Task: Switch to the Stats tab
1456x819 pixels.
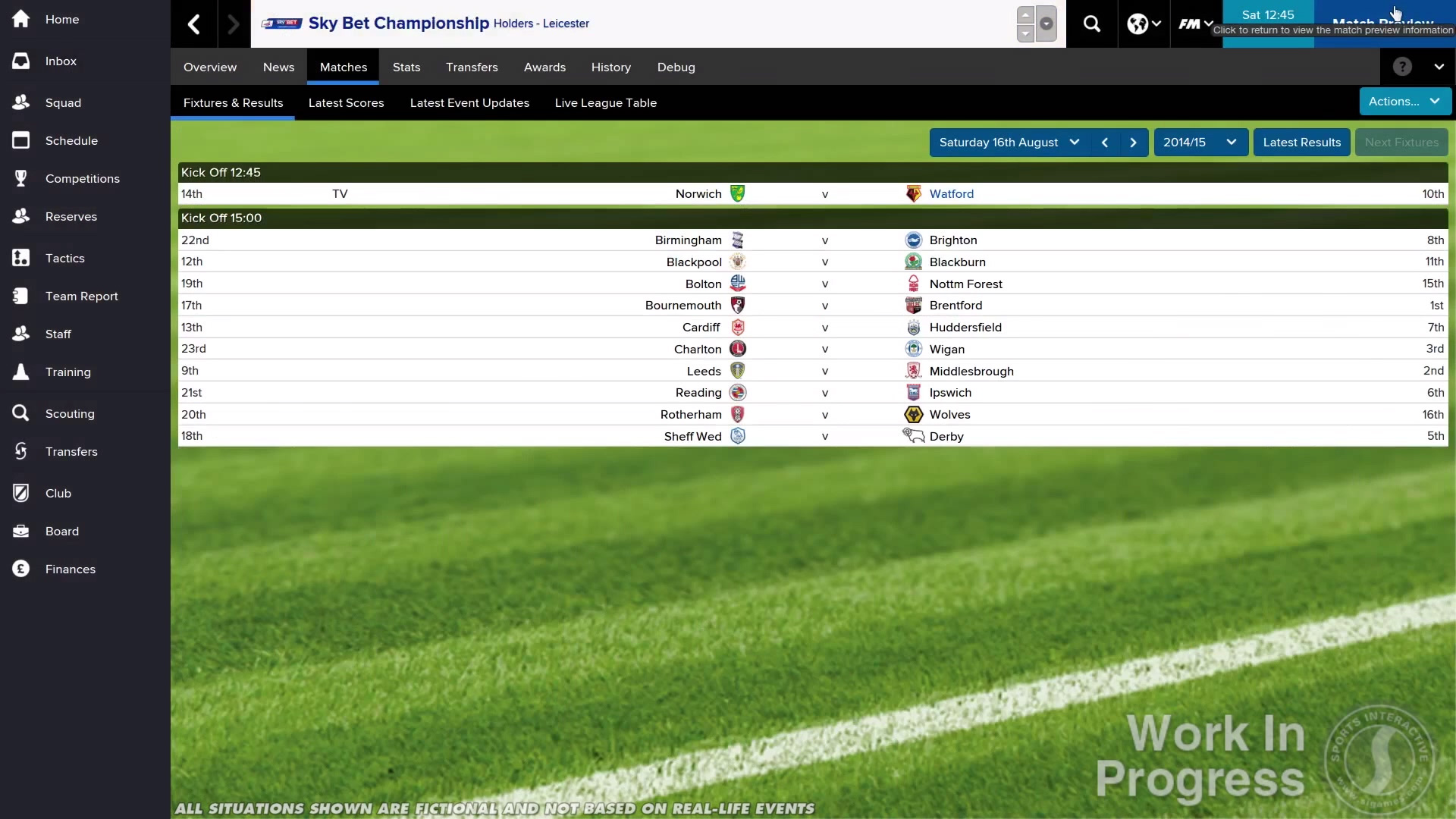Action: click(x=406, y=67)
